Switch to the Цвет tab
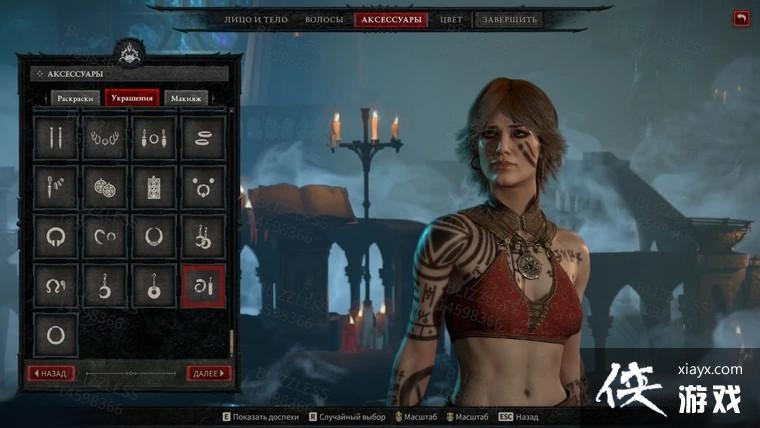760x428 pixels. point(452,19)
